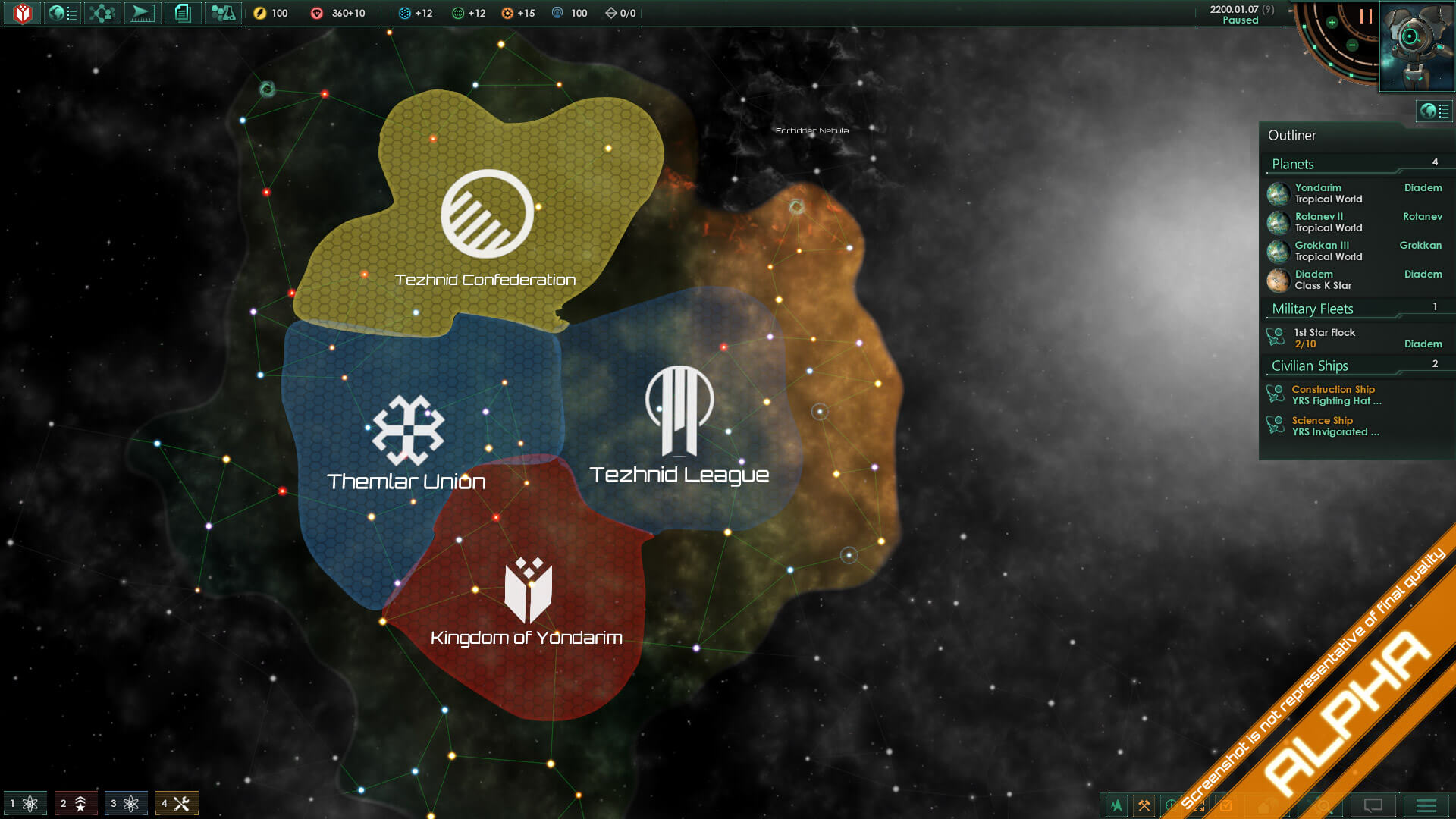Viewport: 1456px width, 819px height.
Task: Collapse the Military Fleets section
Action: (1311, 309)
